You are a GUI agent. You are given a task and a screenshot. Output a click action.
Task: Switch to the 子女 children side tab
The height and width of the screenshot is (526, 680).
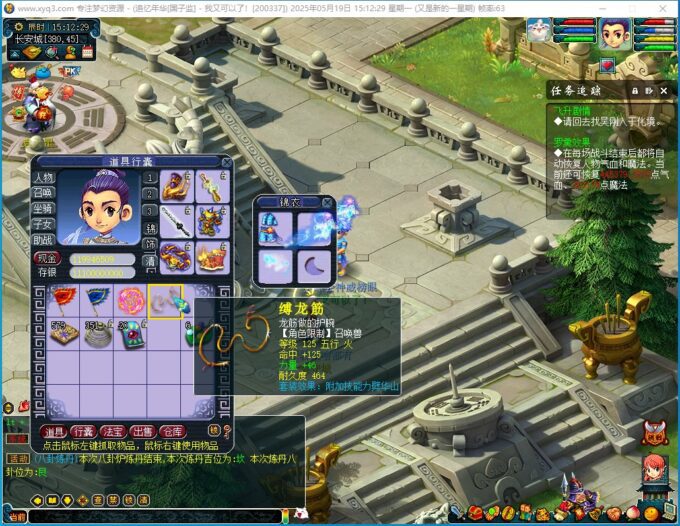point(43,225)
